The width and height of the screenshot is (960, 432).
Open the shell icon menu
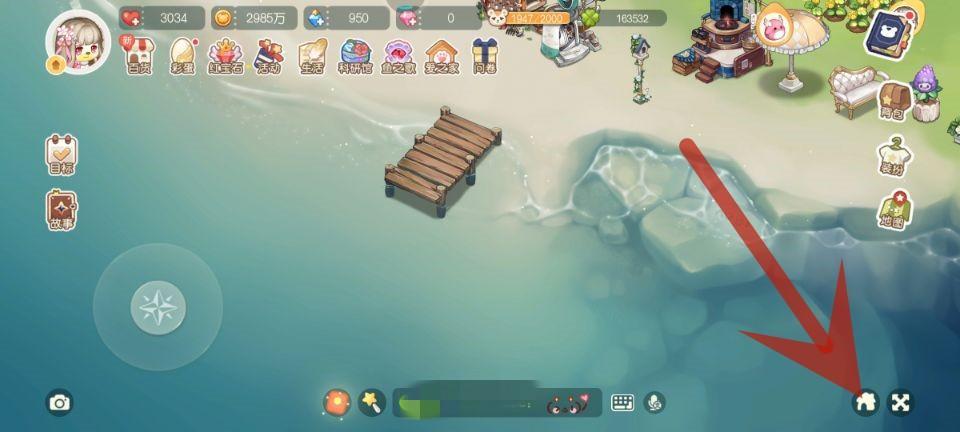pyautogui.click(x=399, y=56)
